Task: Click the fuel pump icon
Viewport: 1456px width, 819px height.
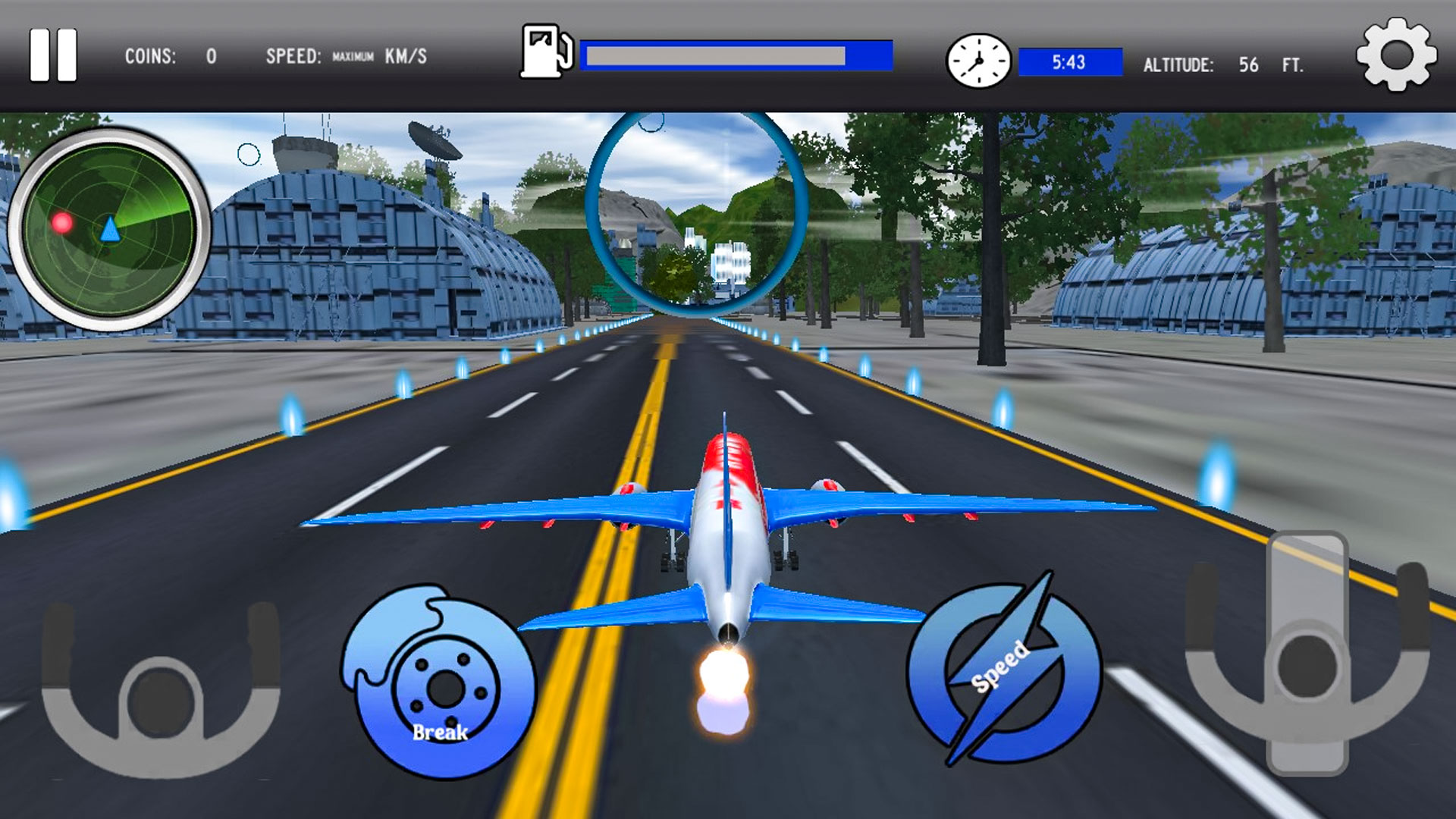Action: (546, 53)
